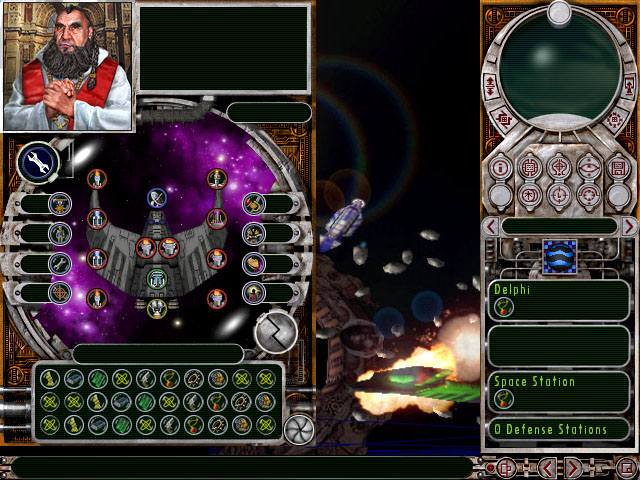The height and width of the screenshot is (480, 640).
Task: Activate the eye view button
Action: [588, 167]
